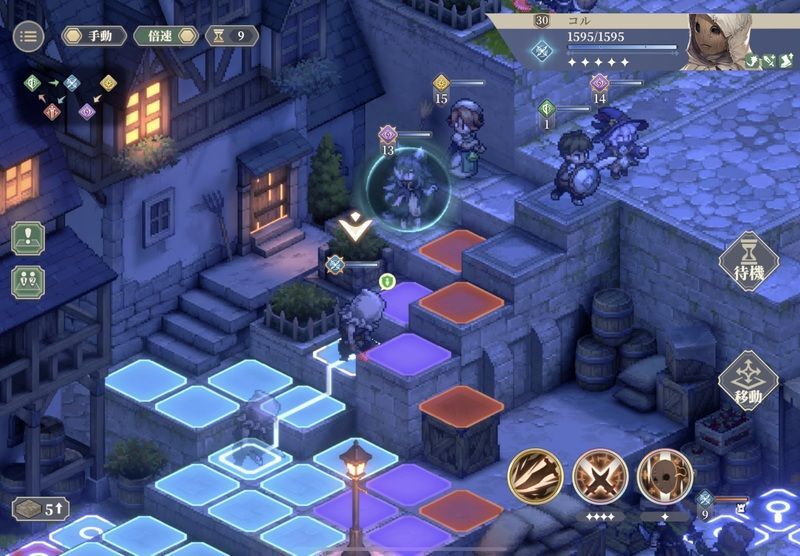Activate the slashing claw attack skill

click(x=534, y=476)
